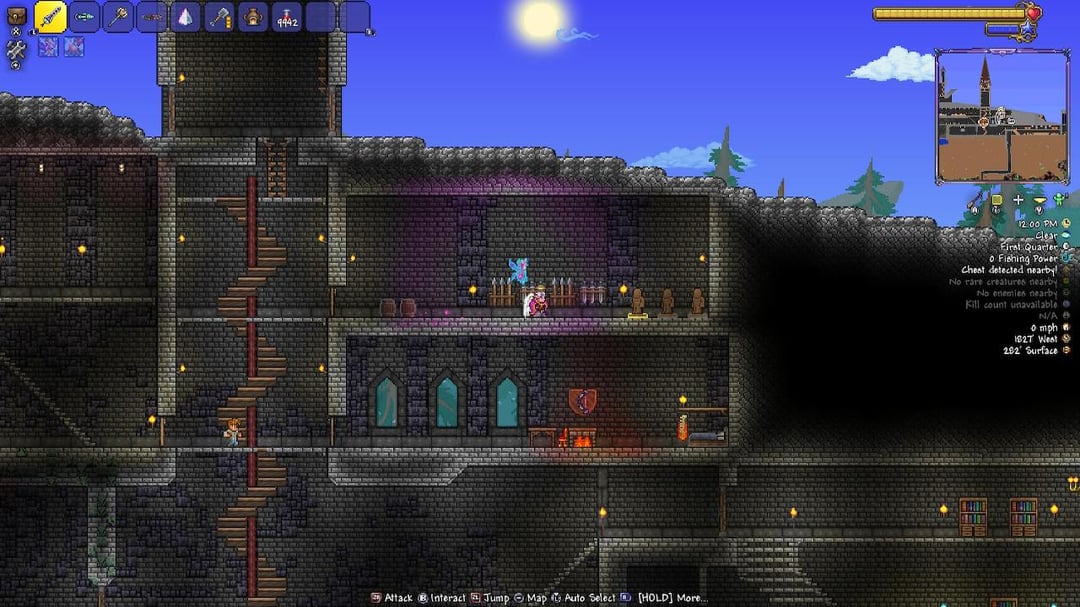Click the green figure icon under minimap
The height and width of the screenshot is (607, 1080).
pyautogui.click(x=1059, y=200)
